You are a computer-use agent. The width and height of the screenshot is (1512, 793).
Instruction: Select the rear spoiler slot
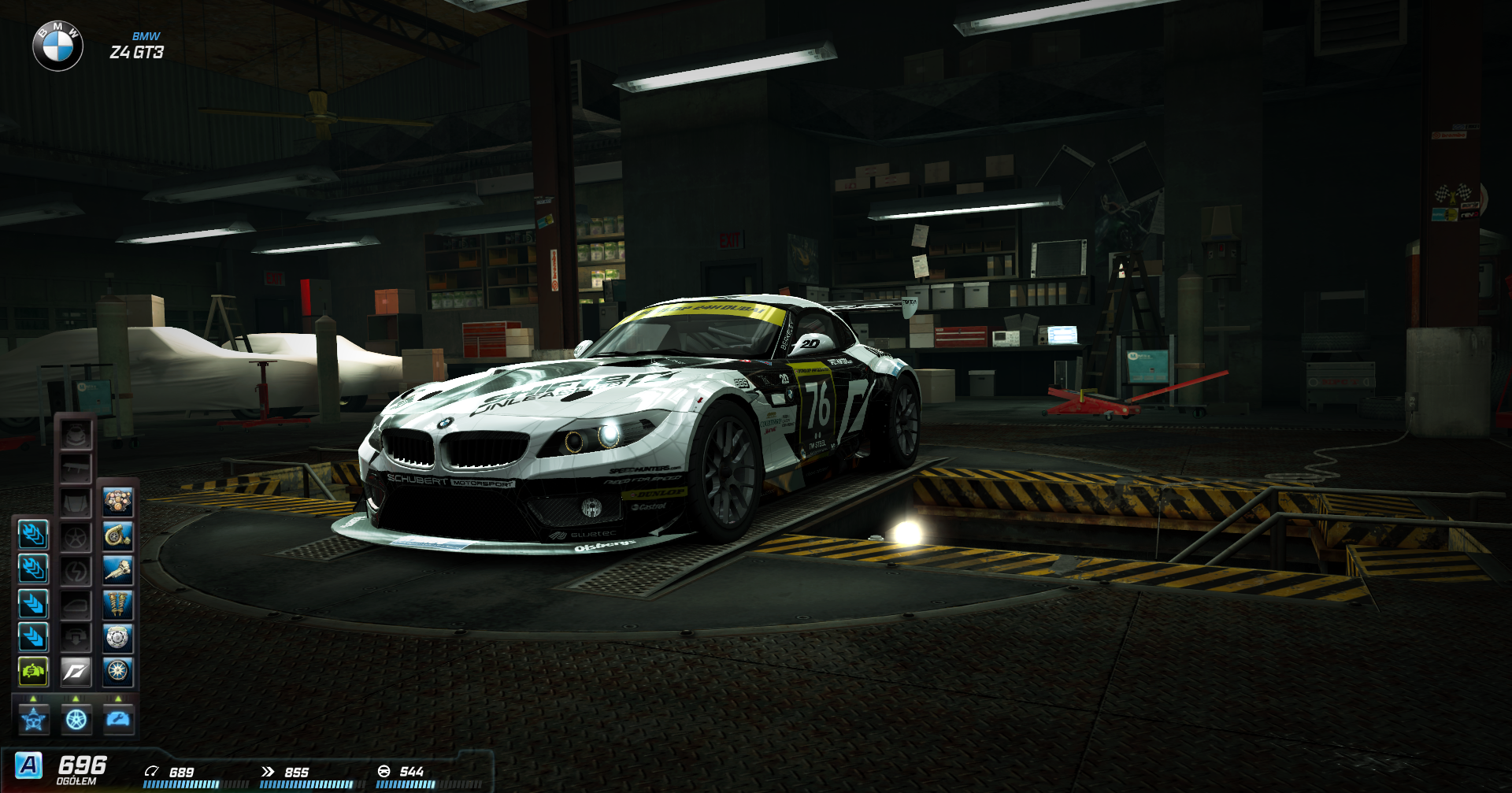(x=76, y=469)
